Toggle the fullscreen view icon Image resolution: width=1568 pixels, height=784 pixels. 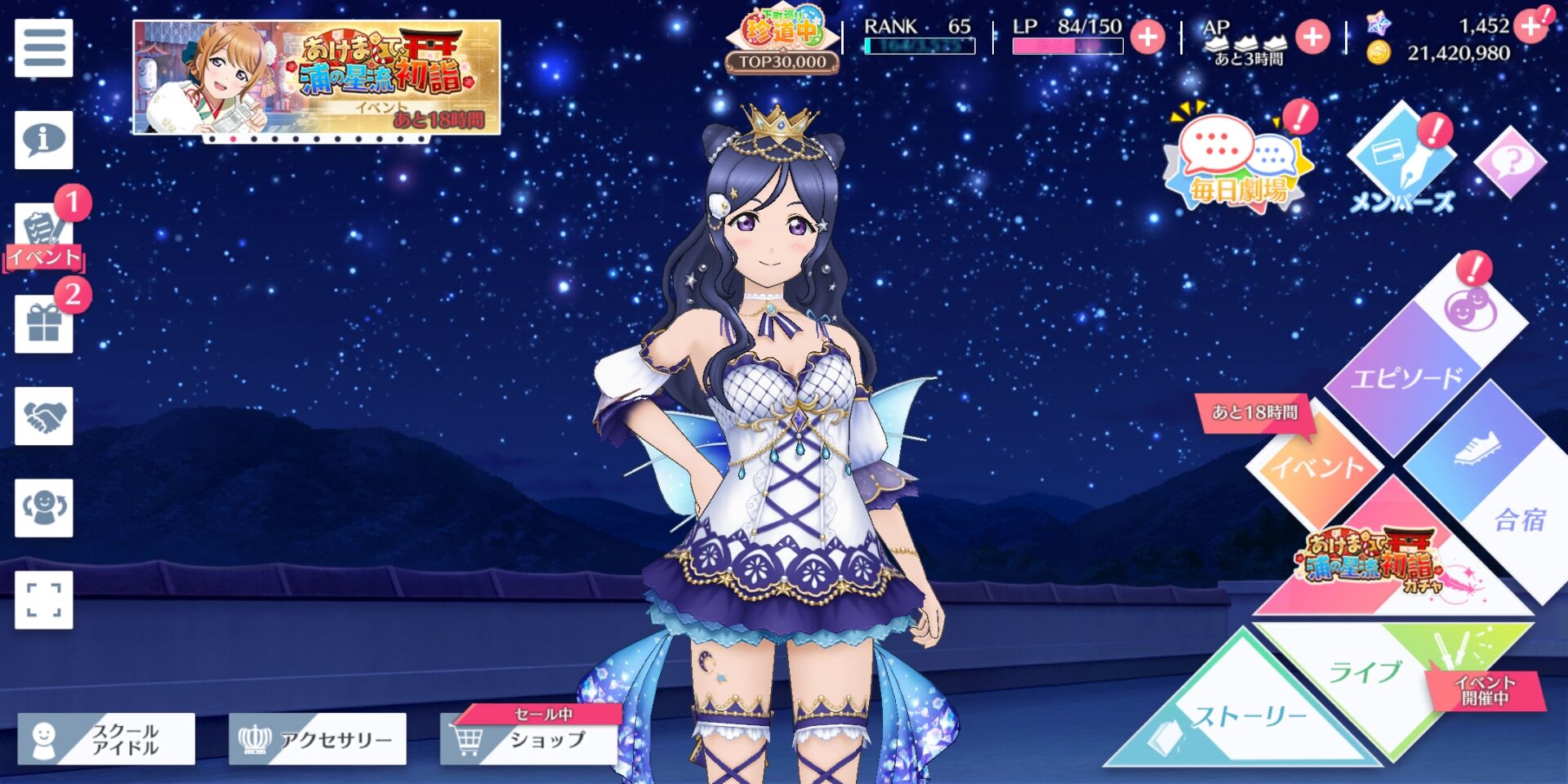point(44,599)
